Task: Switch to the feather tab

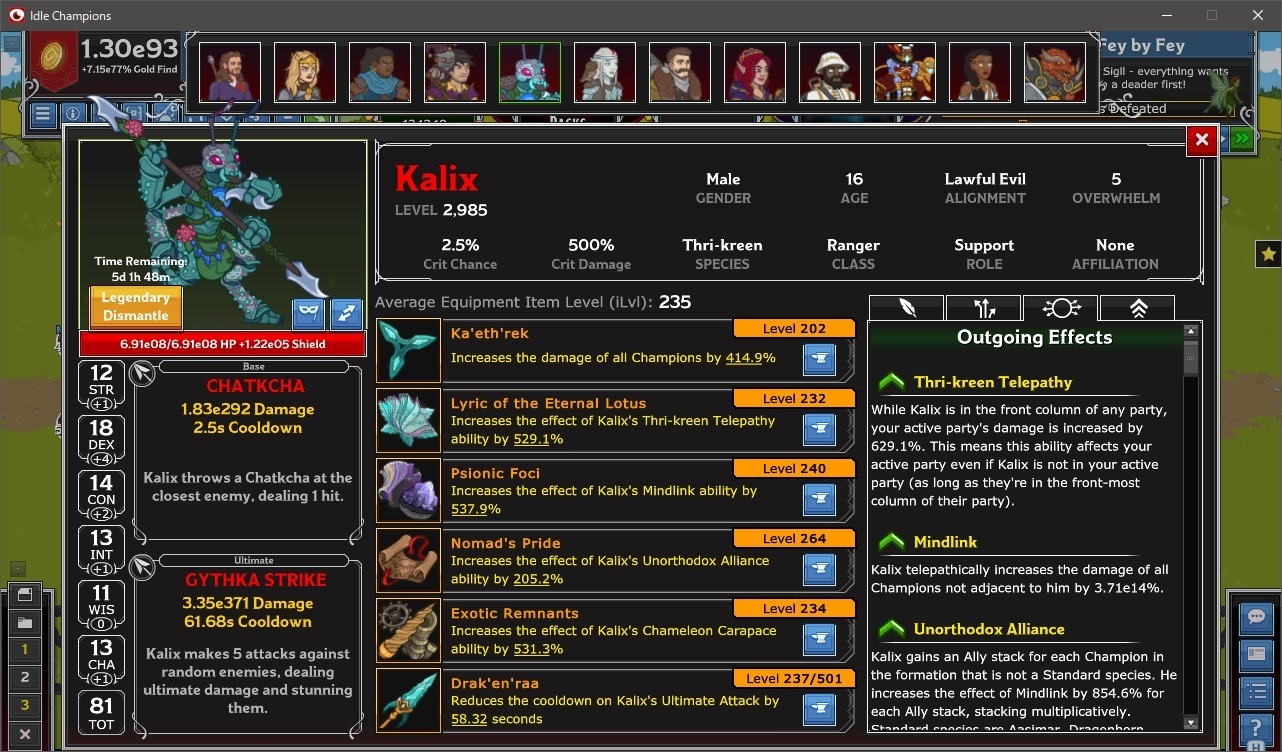Action: [906, 308]
